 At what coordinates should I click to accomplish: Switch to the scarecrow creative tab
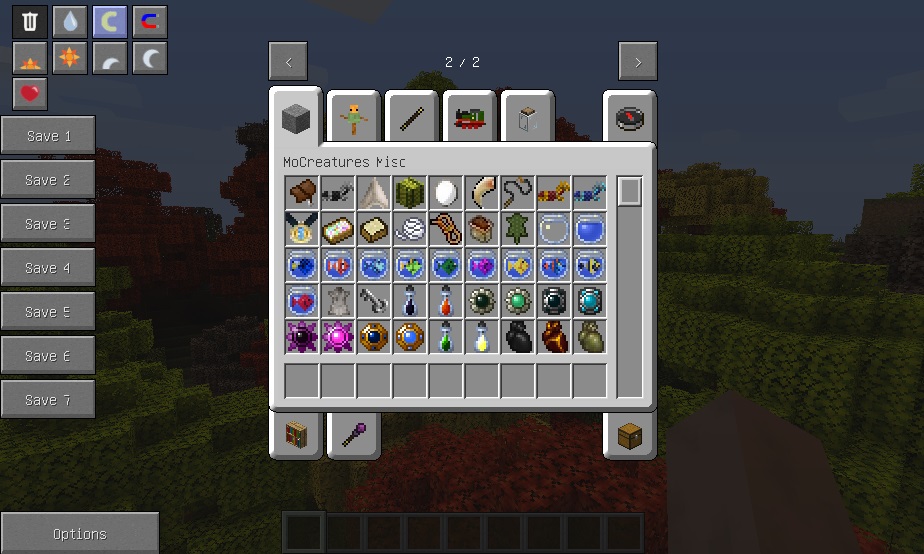coord(353,119)
